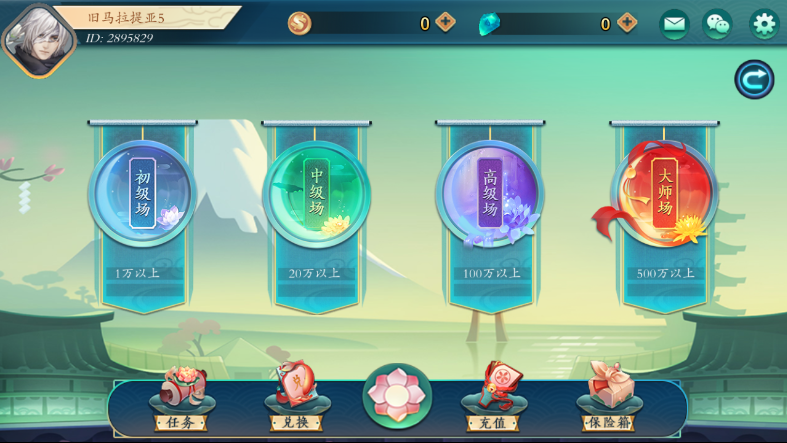Add gold coins with the plus button

[446, 23]
